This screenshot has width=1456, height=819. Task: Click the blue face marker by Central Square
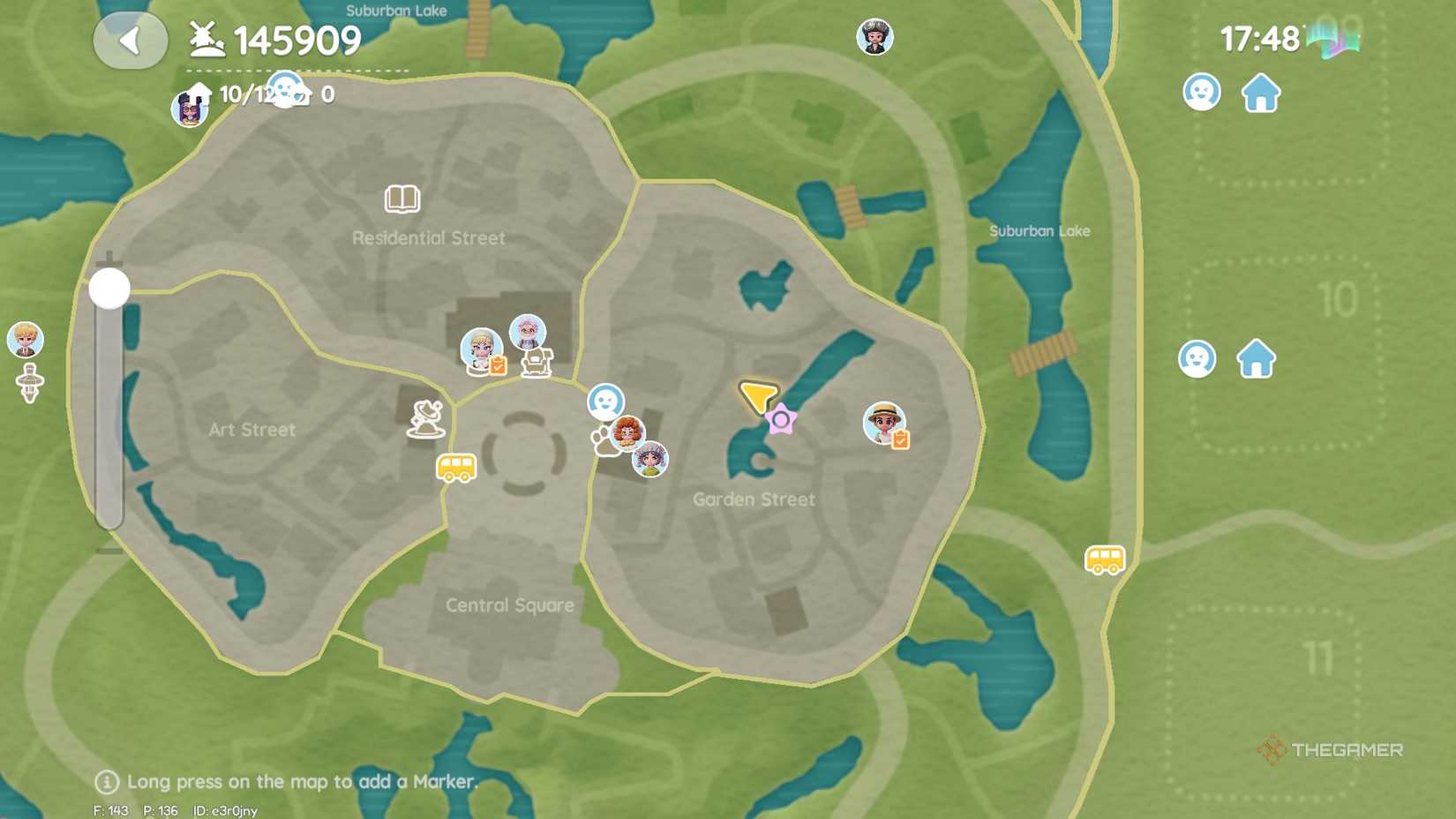[606, 402]
